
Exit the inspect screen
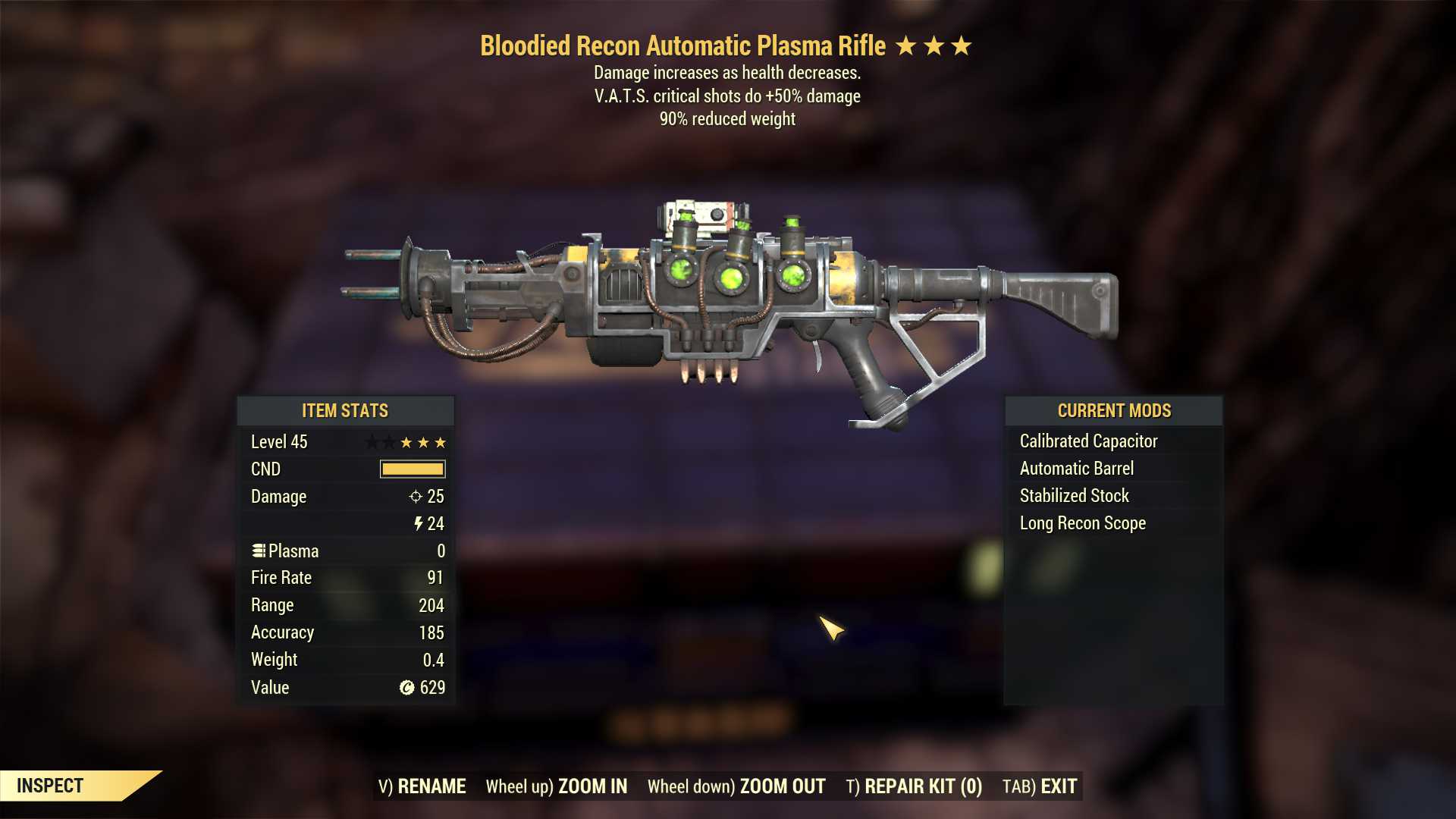click(1040, 786)
